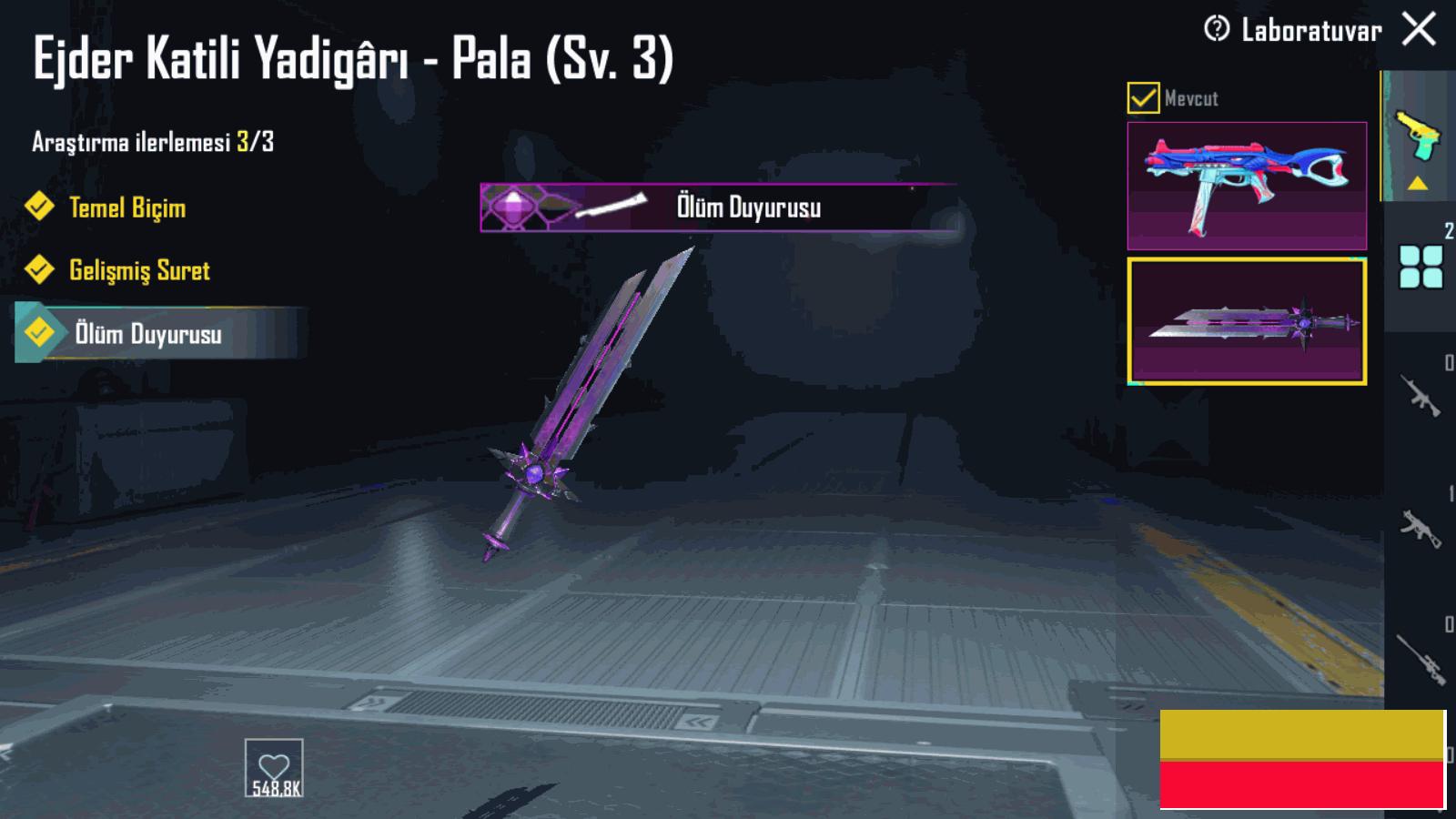Open the sniper rifle category
This screenshot has height=819, width=1456.
tap(1420, 657)
